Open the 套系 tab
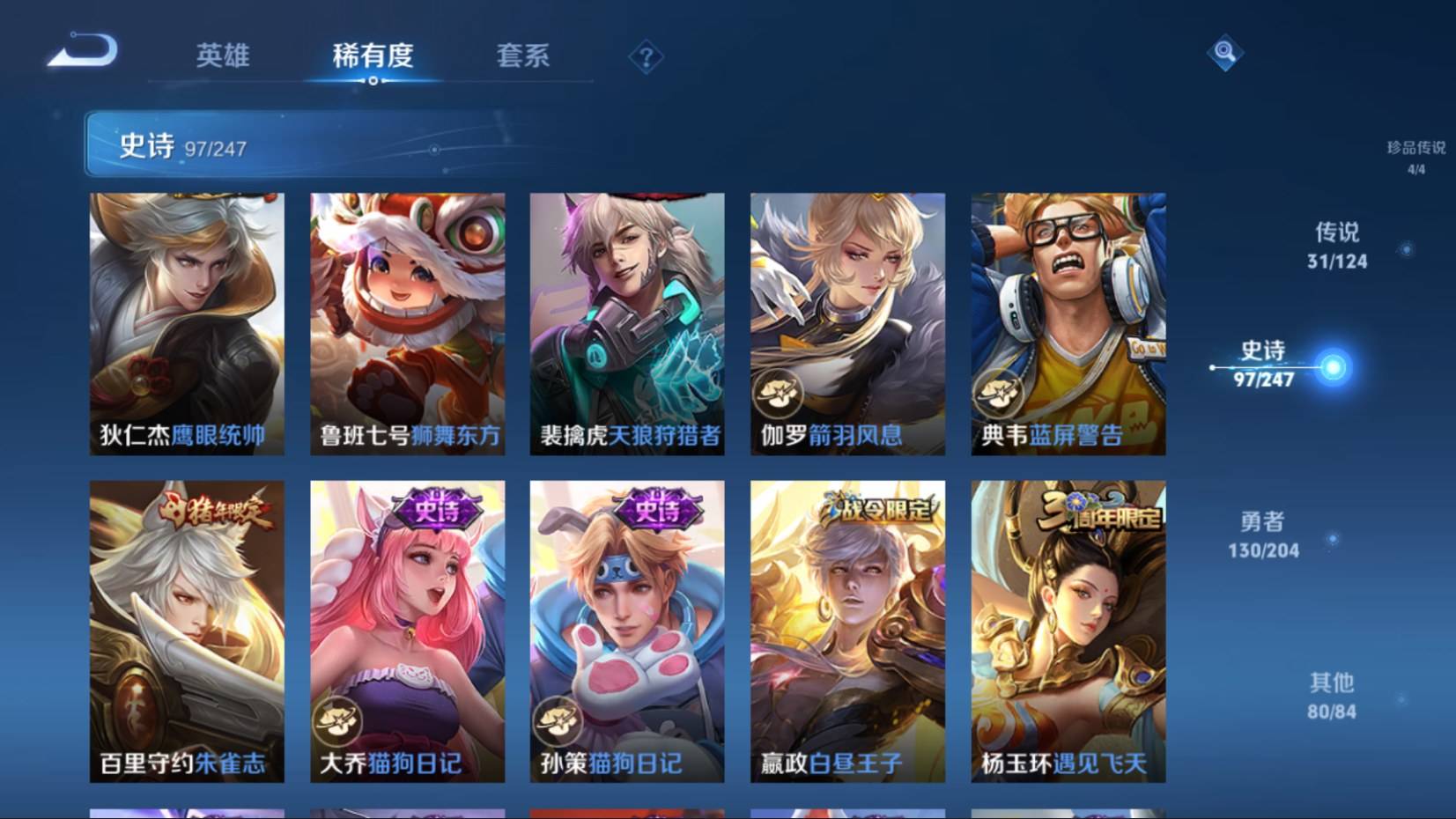 point(522,56)
